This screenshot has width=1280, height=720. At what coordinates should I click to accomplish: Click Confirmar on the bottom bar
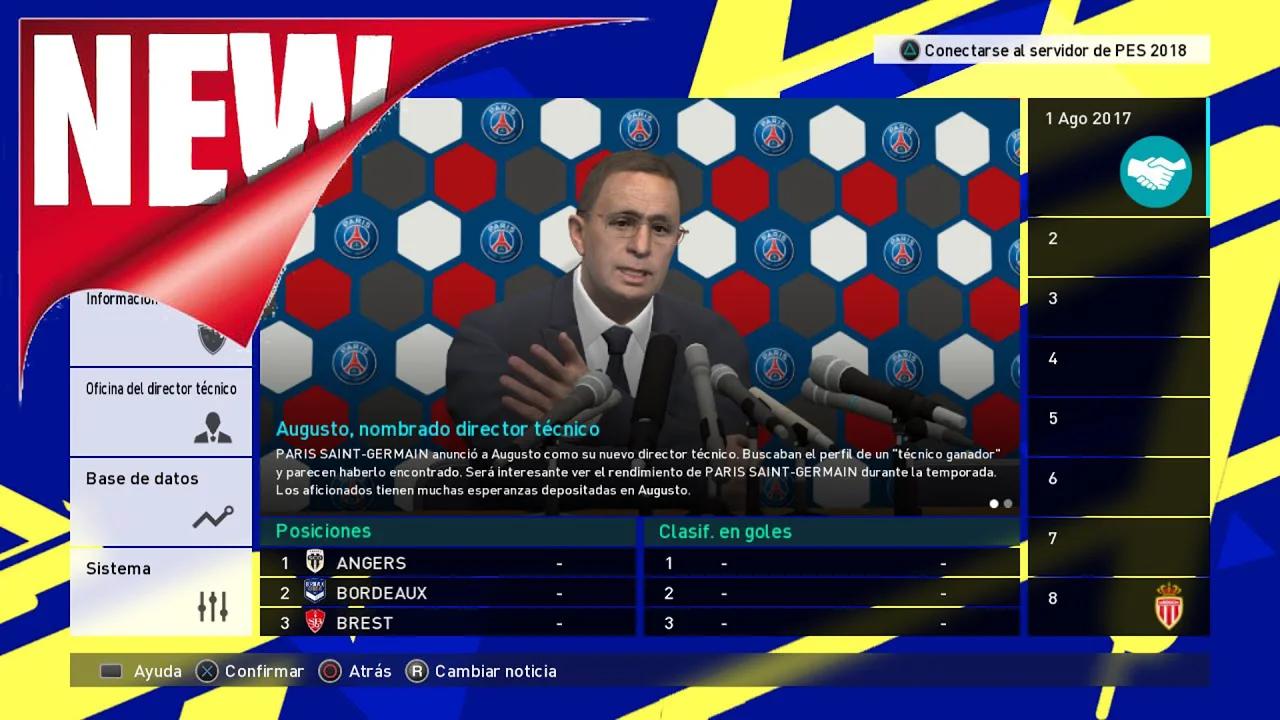250,672
